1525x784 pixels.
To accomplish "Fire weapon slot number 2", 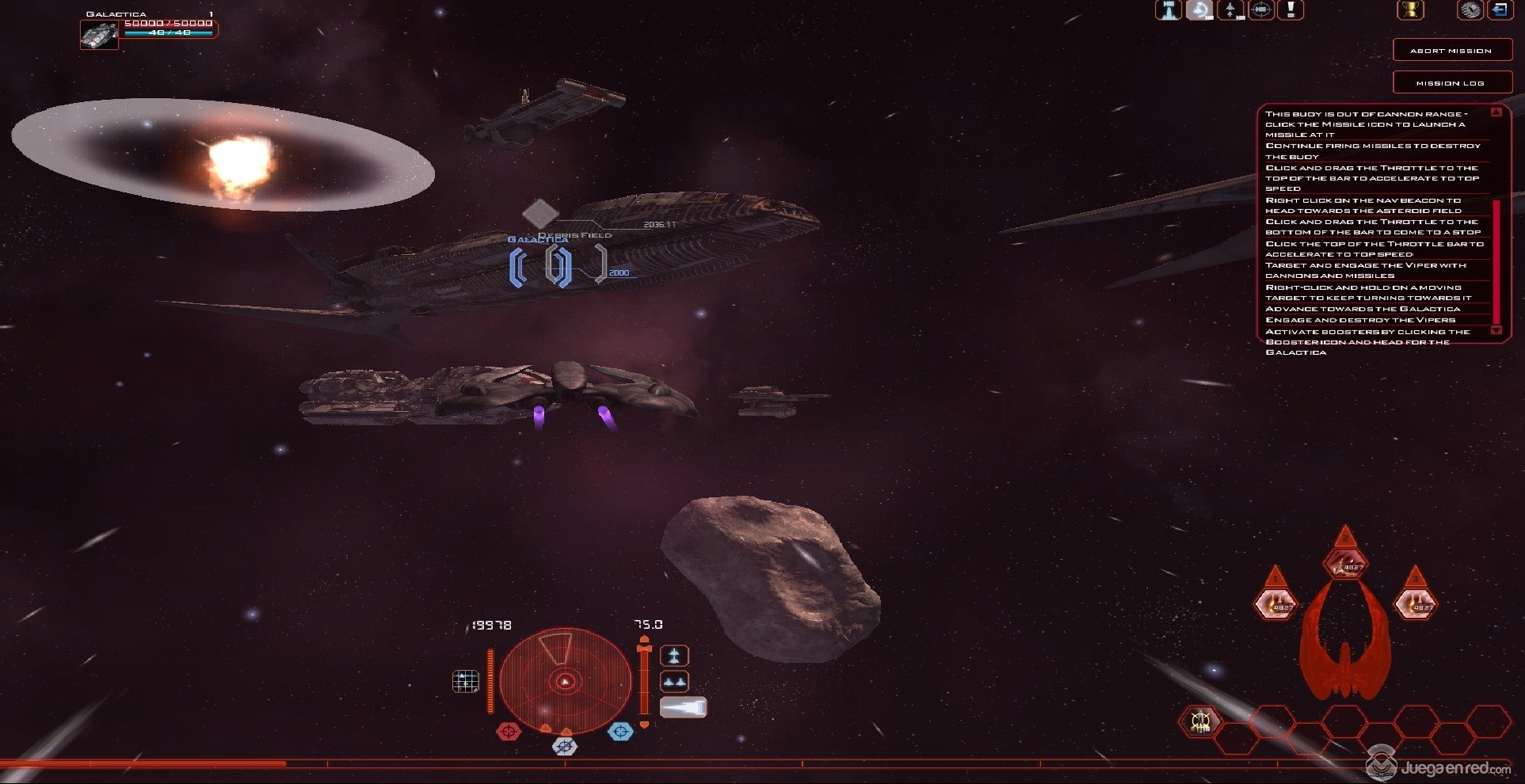I will pyautogui.click(x=1345, y=565).
